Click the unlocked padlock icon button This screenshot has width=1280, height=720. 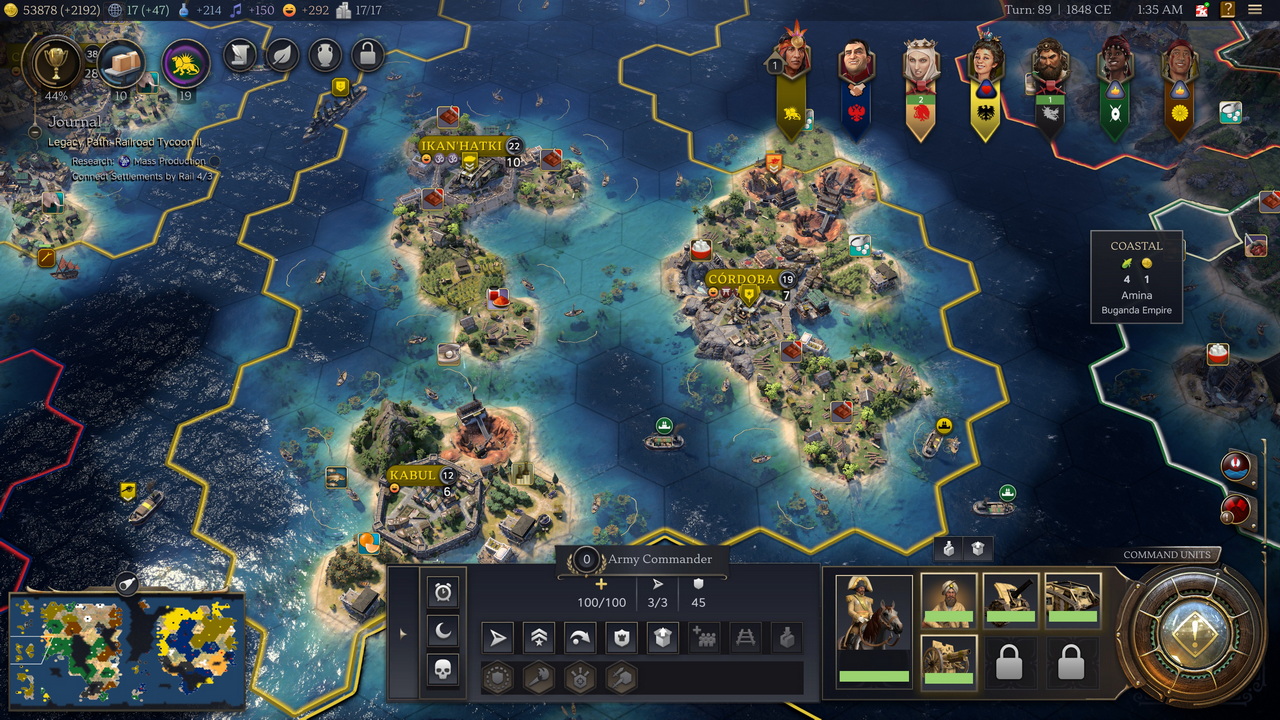[367, 56]
